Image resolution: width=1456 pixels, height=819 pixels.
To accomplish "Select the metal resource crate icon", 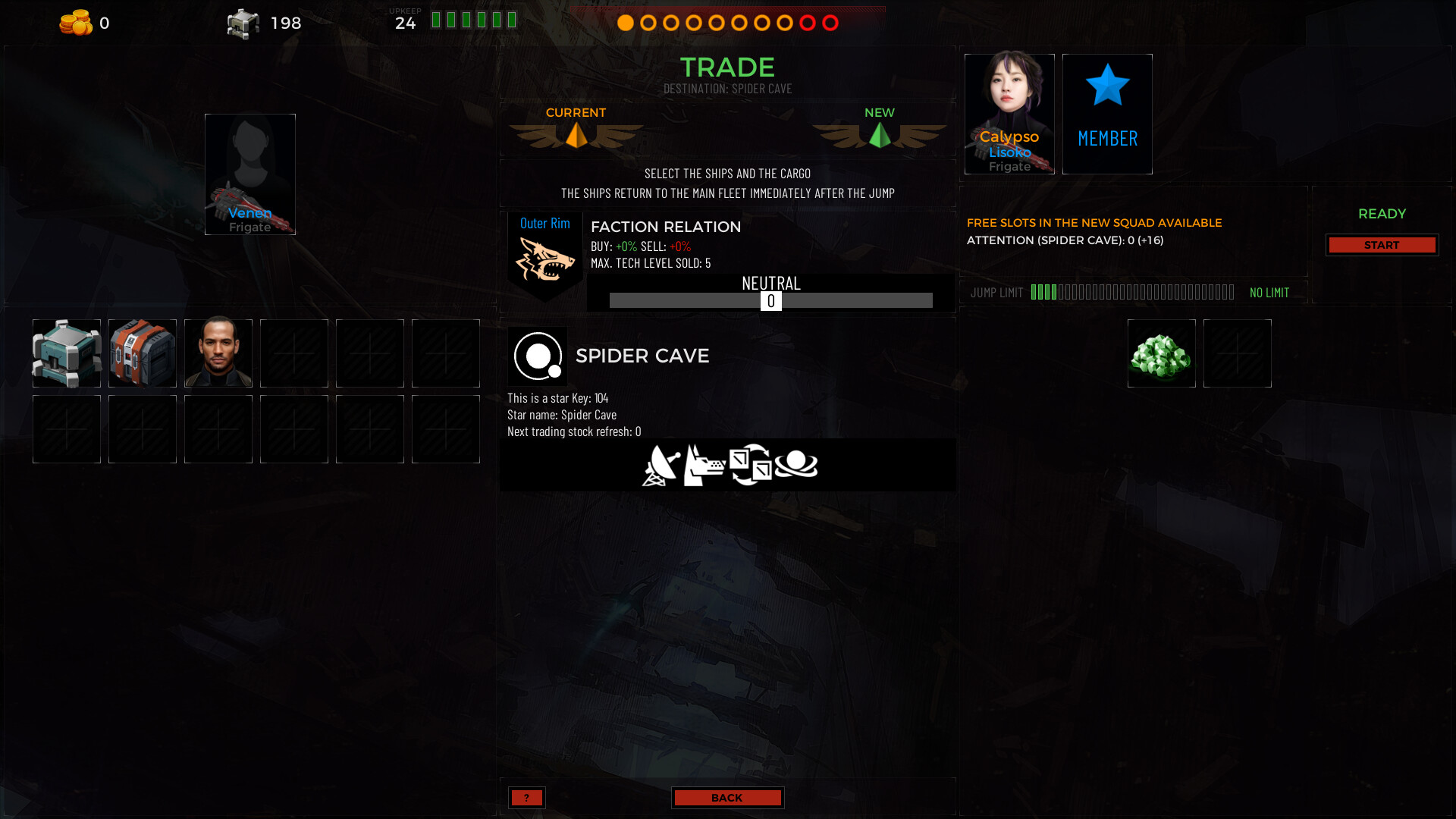I will coord(242,23).
